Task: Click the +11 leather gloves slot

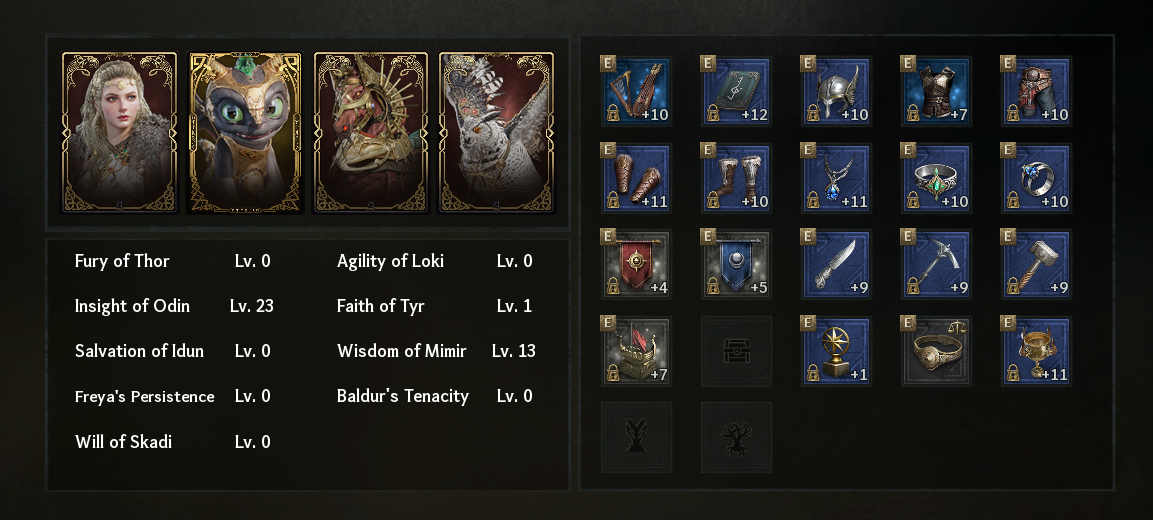Action: click(x=636, y=179)
